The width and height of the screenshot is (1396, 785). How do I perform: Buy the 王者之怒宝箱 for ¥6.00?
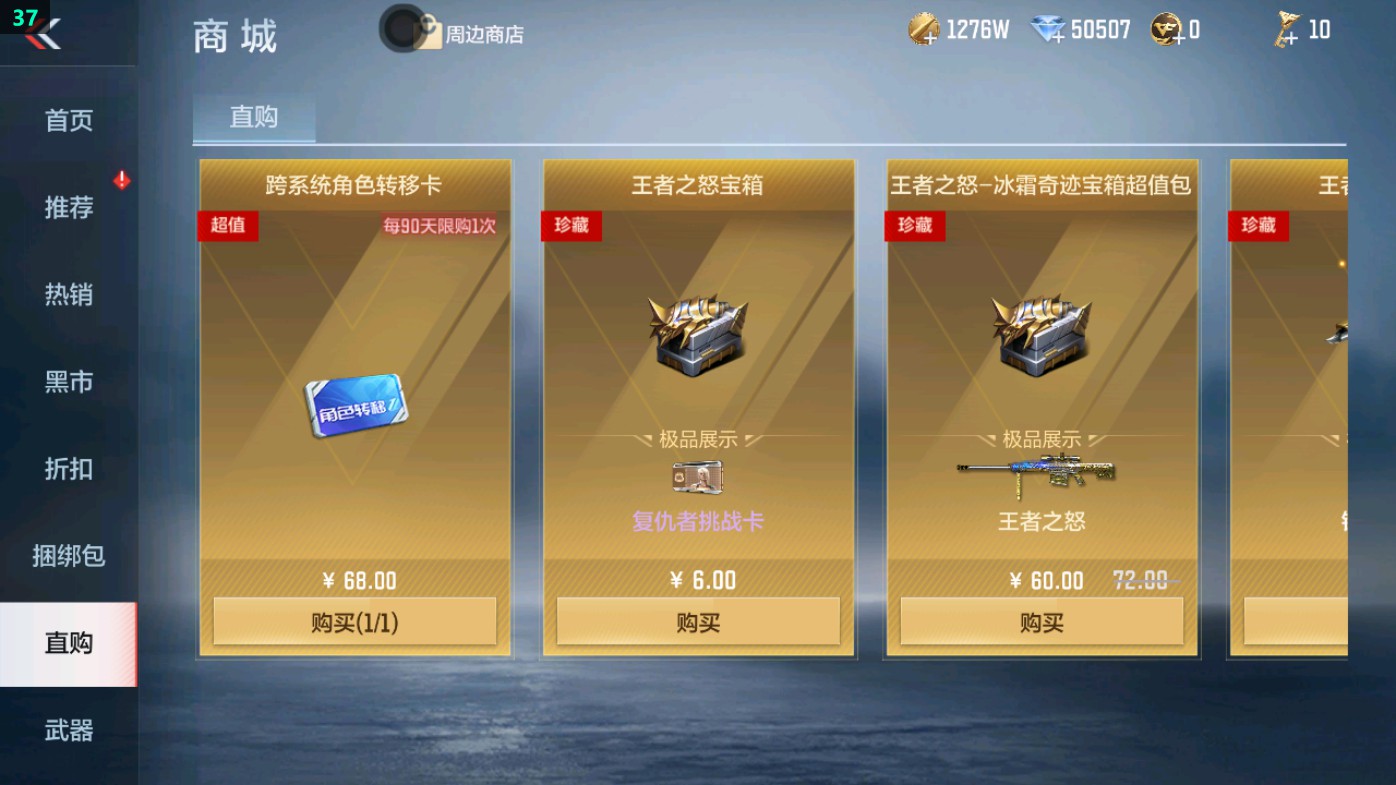tap(699, 621)
